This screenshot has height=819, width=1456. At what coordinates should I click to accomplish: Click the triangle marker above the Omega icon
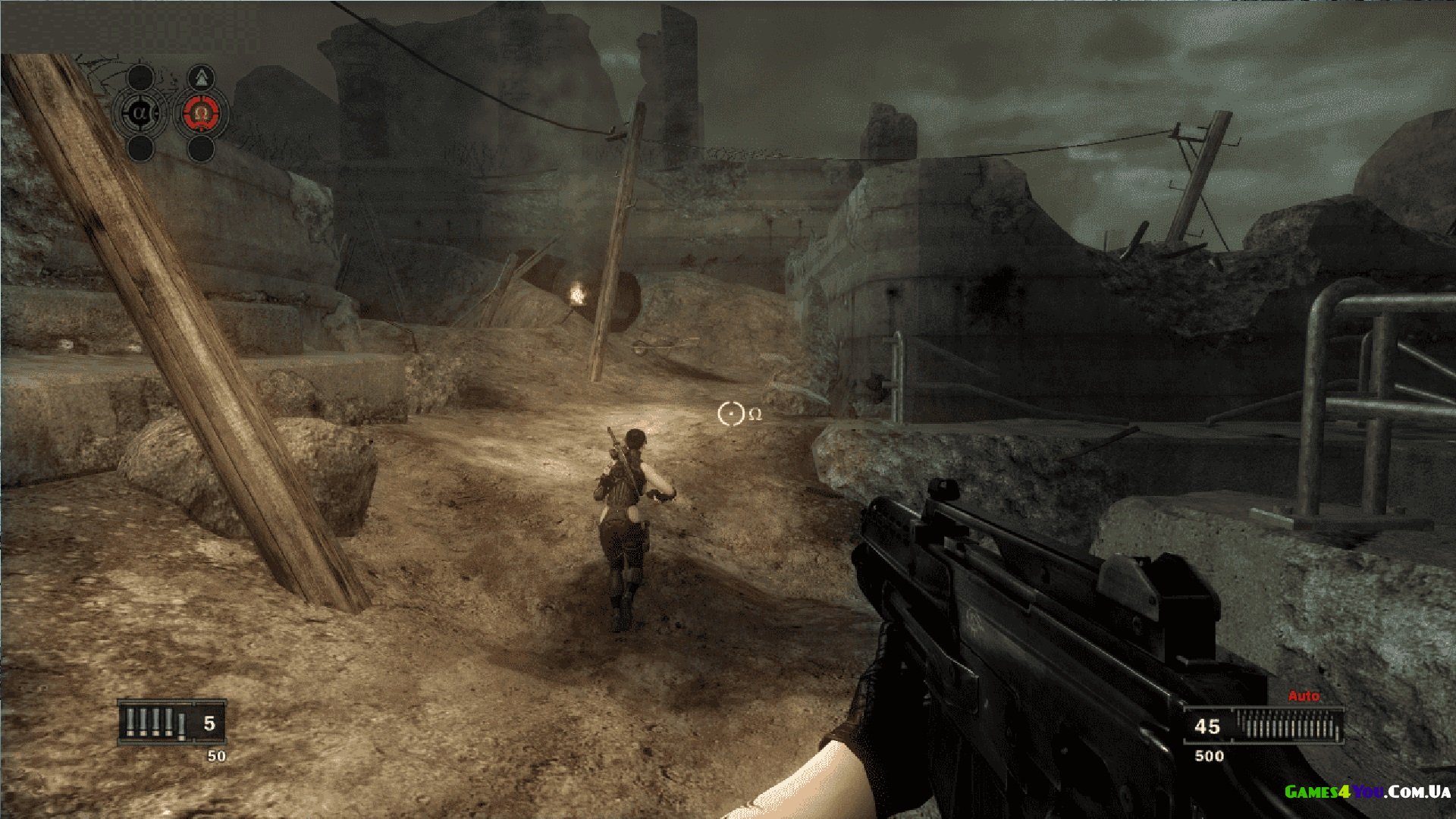point(201,77)
